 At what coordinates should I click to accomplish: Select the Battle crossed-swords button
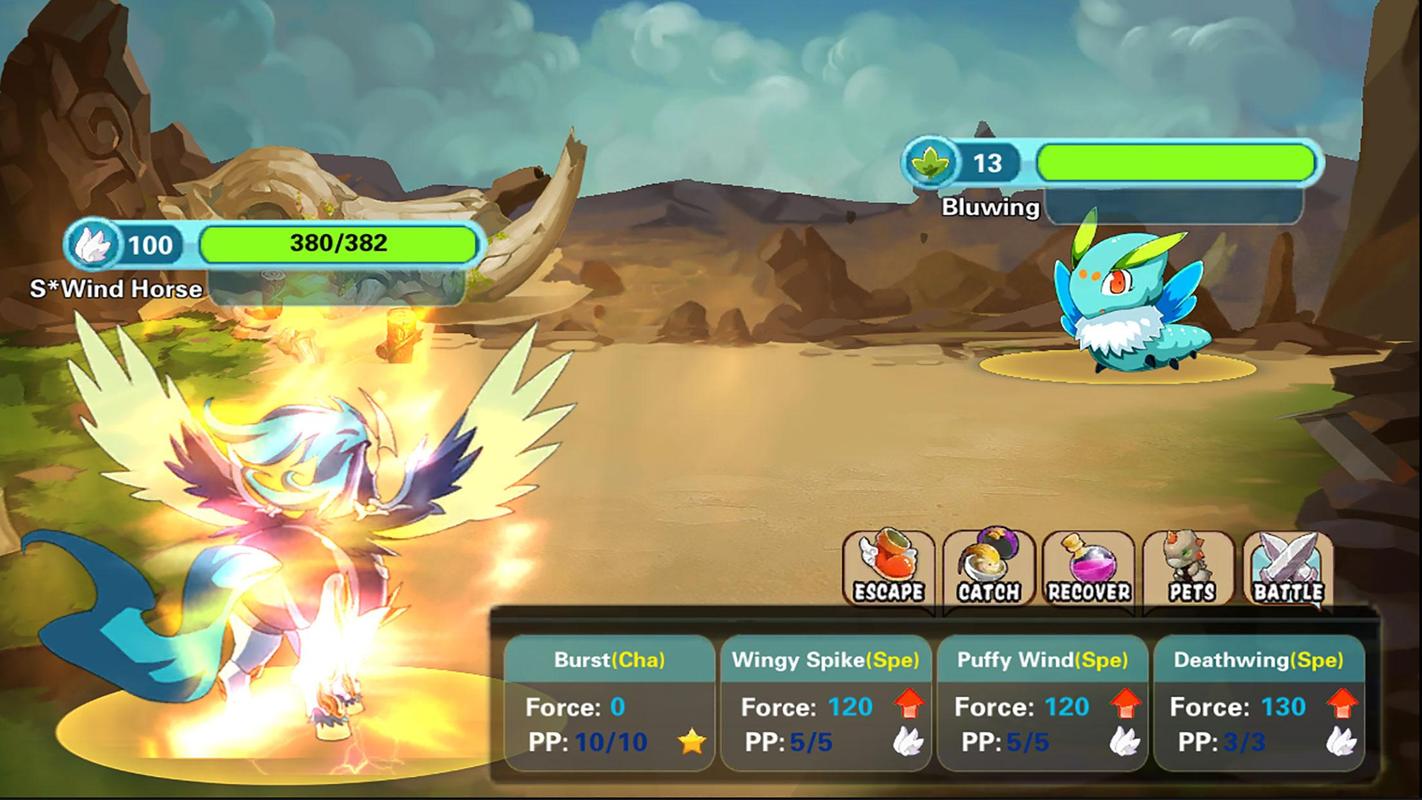(1288, 569)
